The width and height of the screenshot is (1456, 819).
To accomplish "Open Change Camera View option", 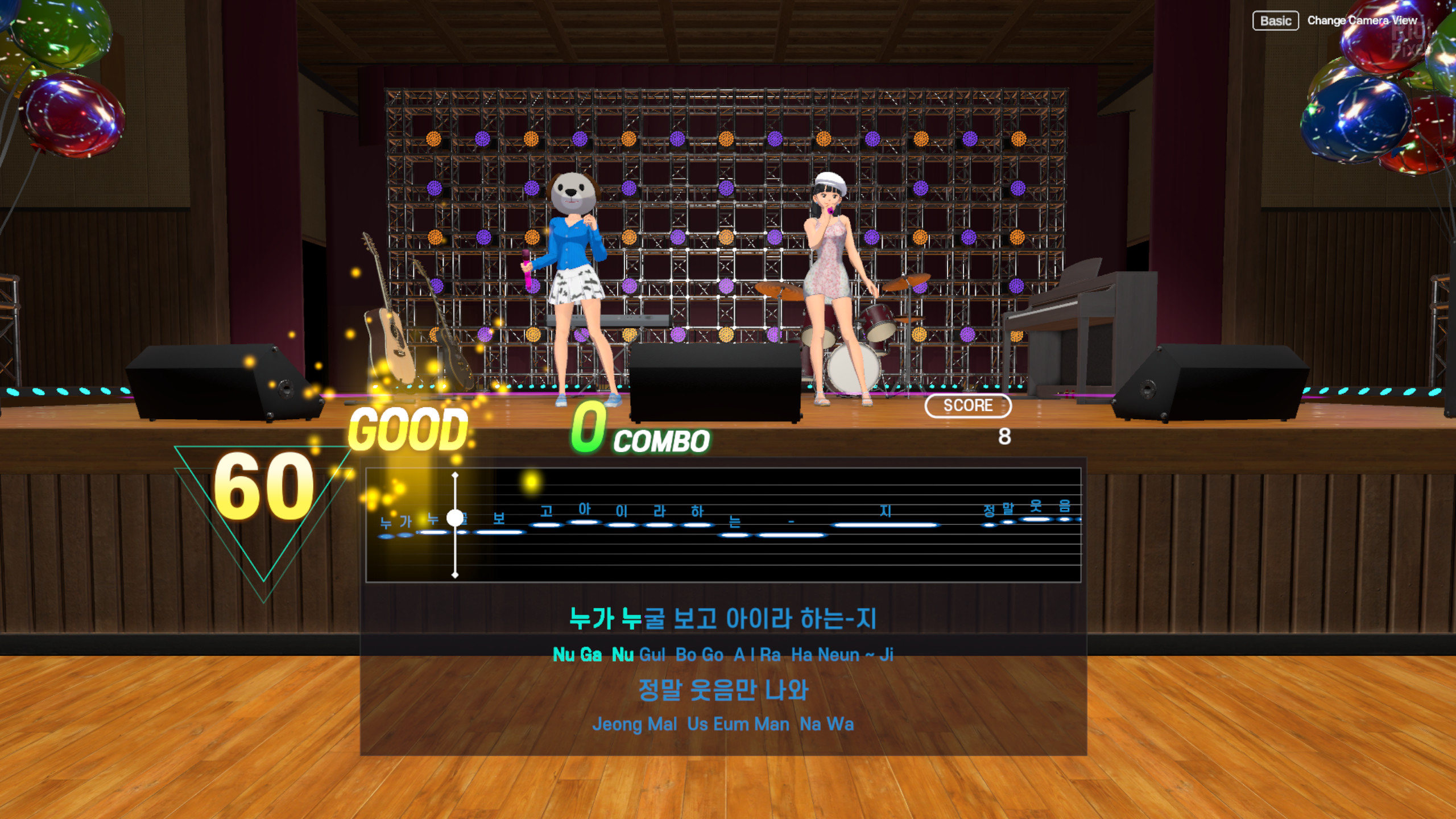I will (1363, 20).
